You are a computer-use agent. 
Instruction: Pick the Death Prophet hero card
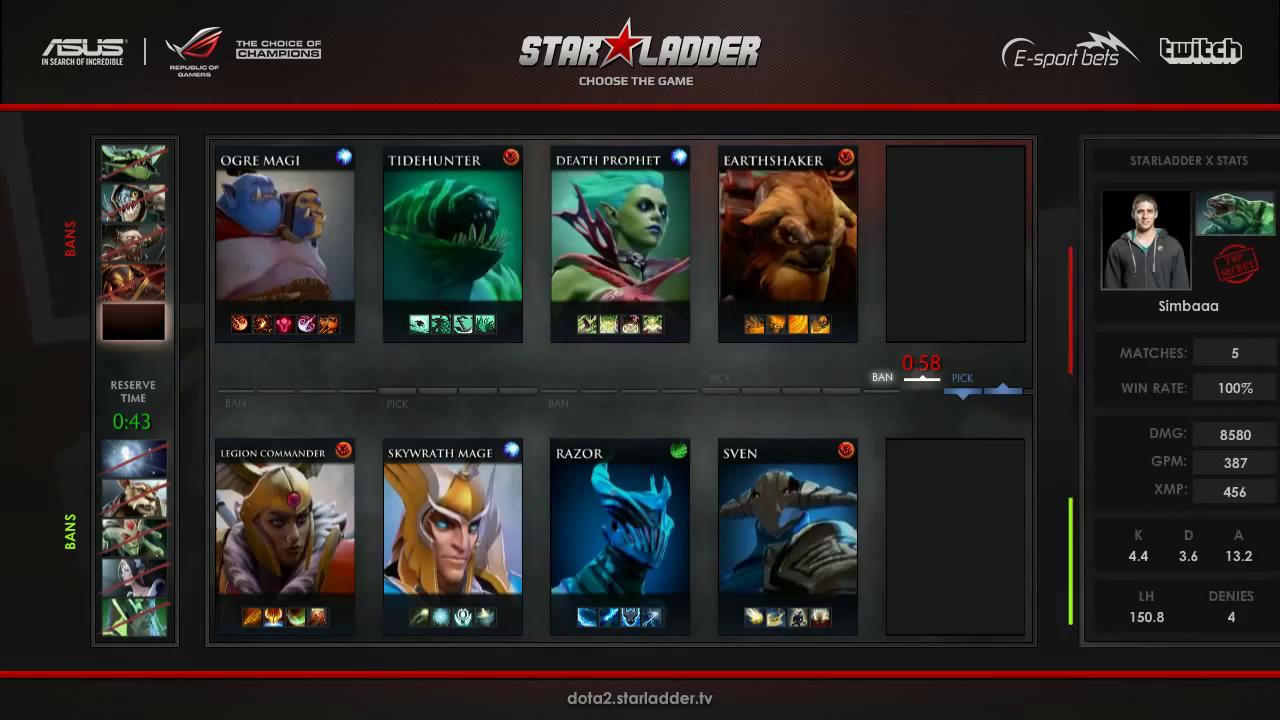[x=620, y=243]
